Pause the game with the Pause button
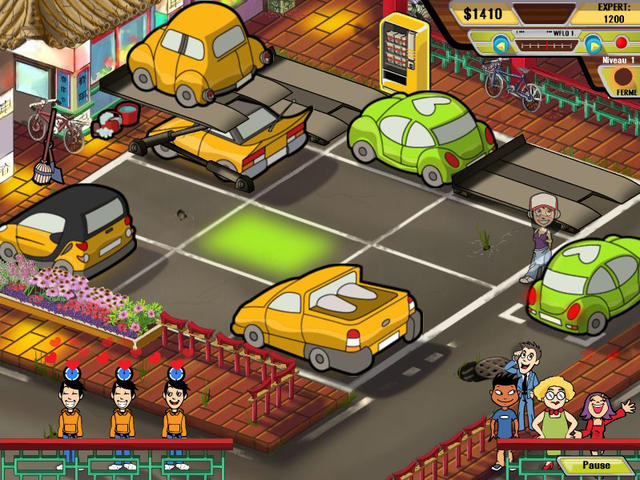The image size is (640, 480). point(596,466)
